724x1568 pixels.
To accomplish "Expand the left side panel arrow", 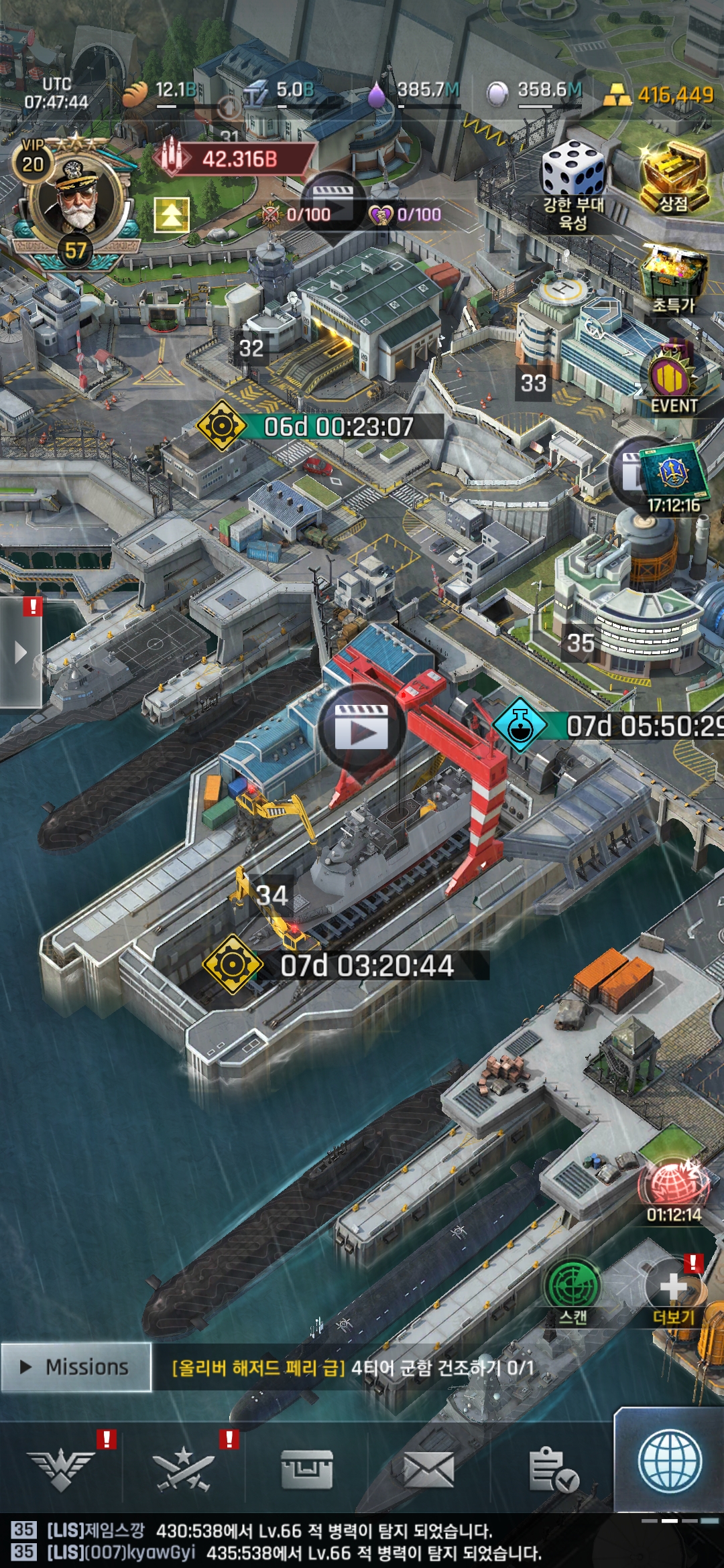I will (x=20, y=651).
